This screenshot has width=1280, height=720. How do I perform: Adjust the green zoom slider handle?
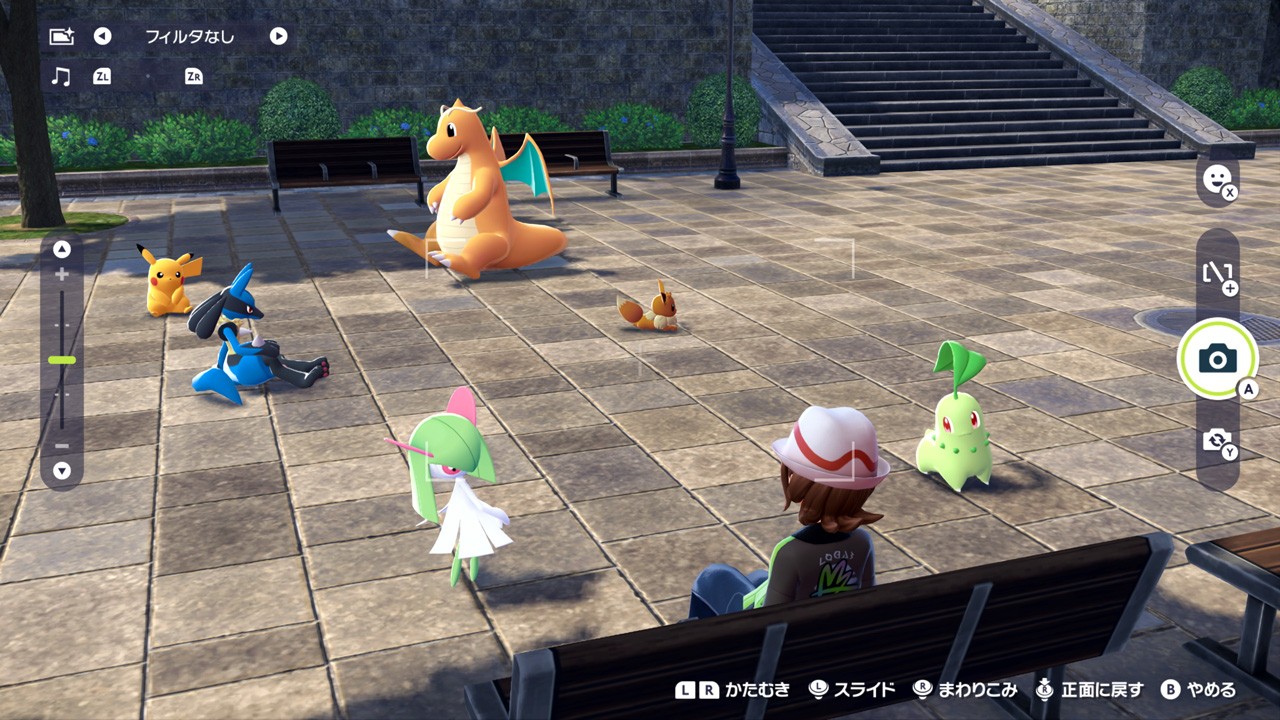(60, 359)
